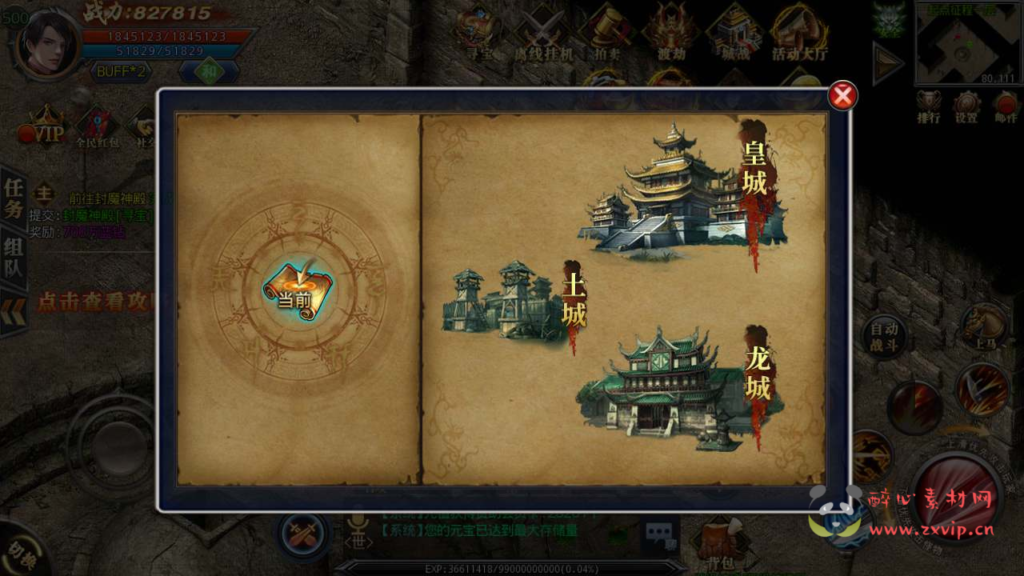Screen dimensions: 1024x576
Task: Open the VIP crown icon
Action: click(47, 128)
